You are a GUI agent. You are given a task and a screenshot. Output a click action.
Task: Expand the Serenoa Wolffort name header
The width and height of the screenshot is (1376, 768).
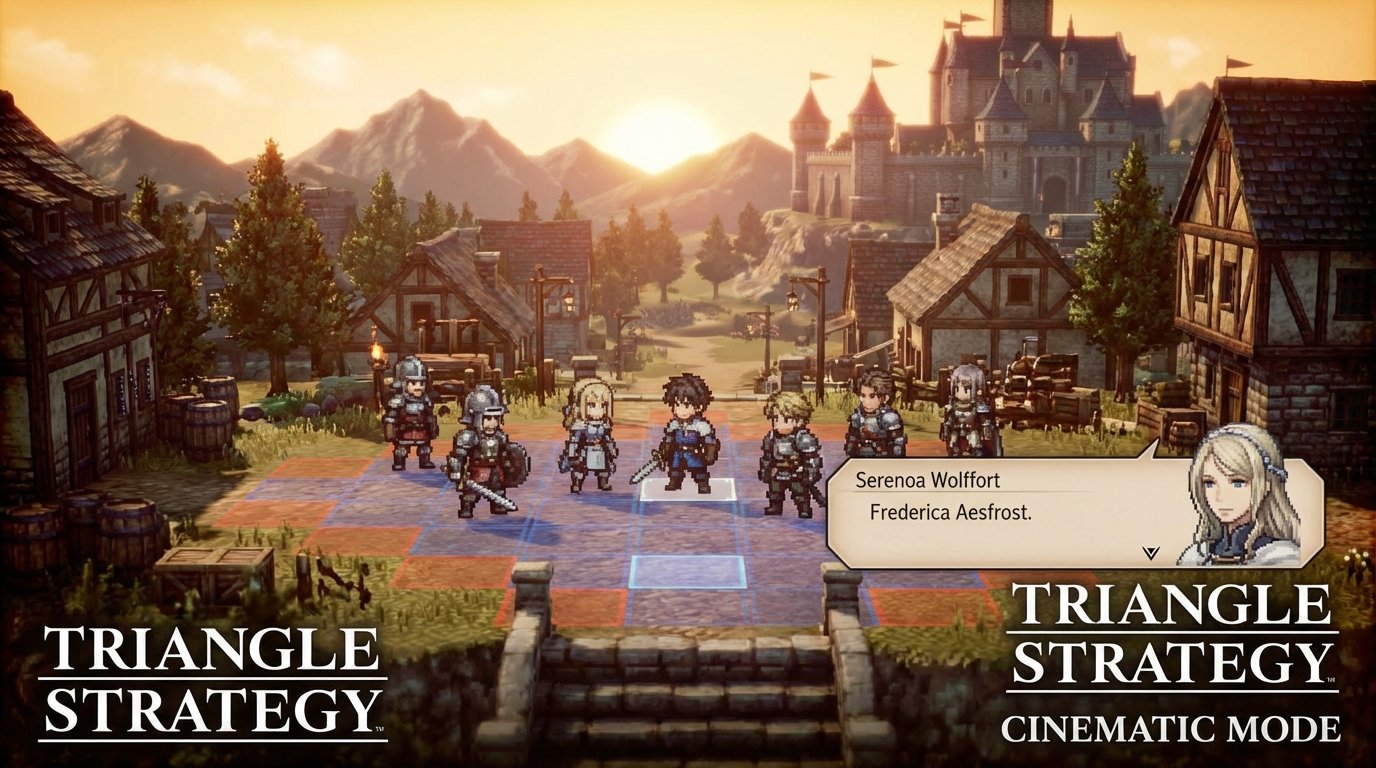point(928,480)
